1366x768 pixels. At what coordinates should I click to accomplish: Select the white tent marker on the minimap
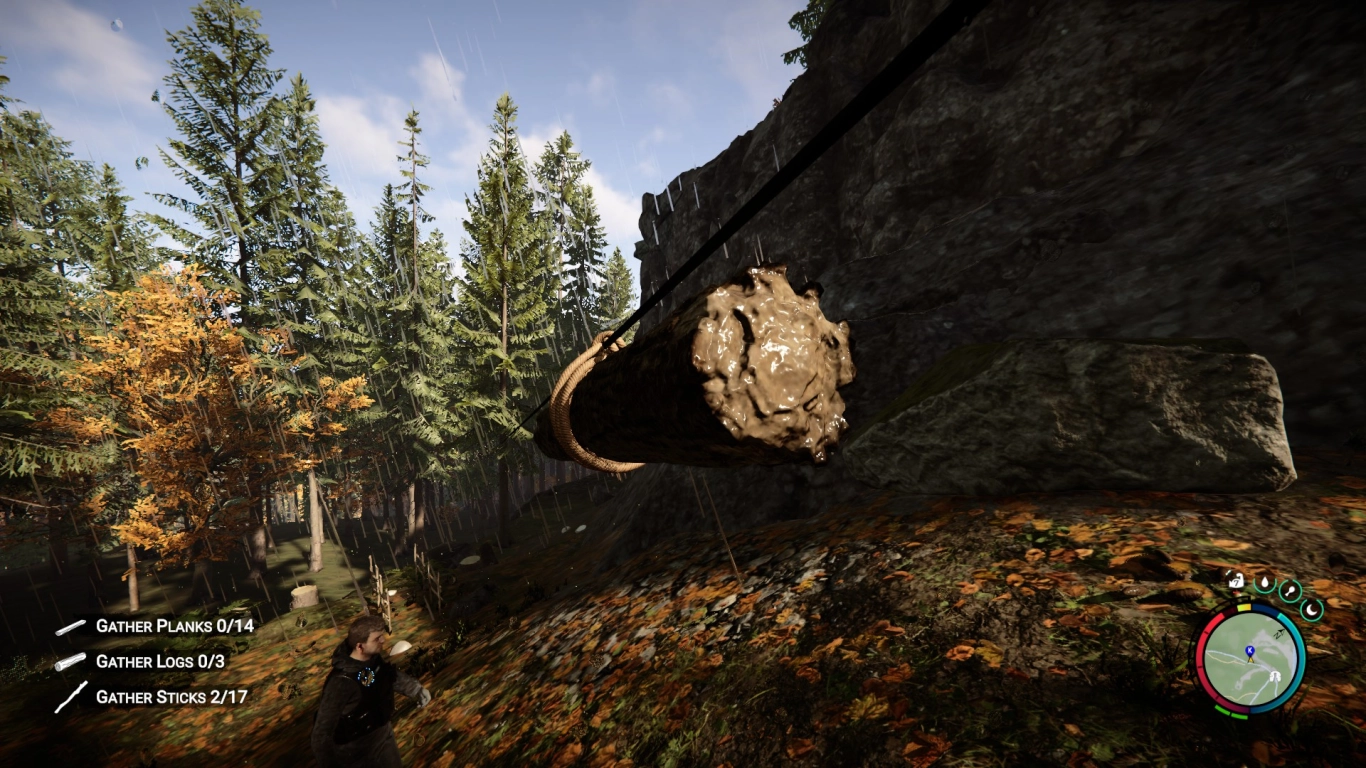click(1275, 674)
